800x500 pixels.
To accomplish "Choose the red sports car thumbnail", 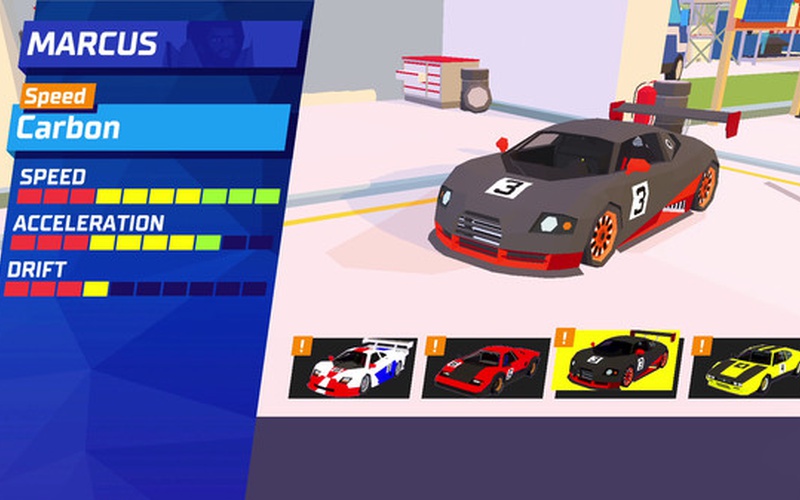I will pos(487,367).
